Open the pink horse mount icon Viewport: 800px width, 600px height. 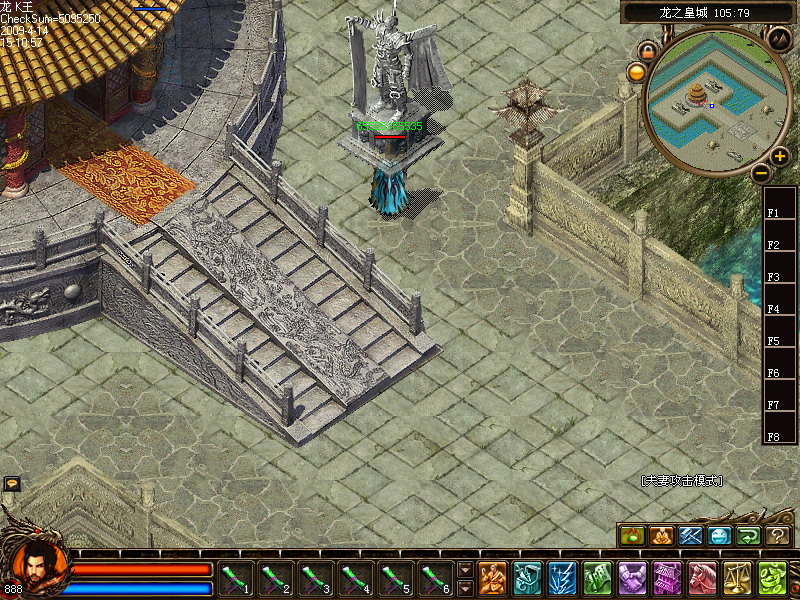(x=702, y=578)
